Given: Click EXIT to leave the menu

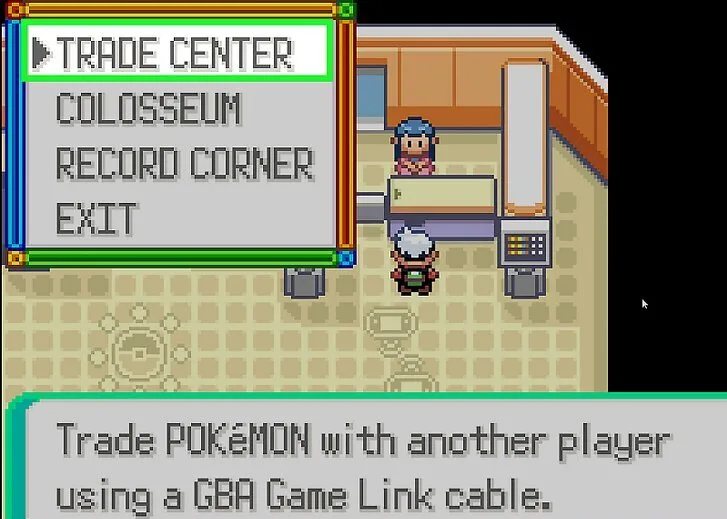Looking at the screenshot, I should (96, 218).
